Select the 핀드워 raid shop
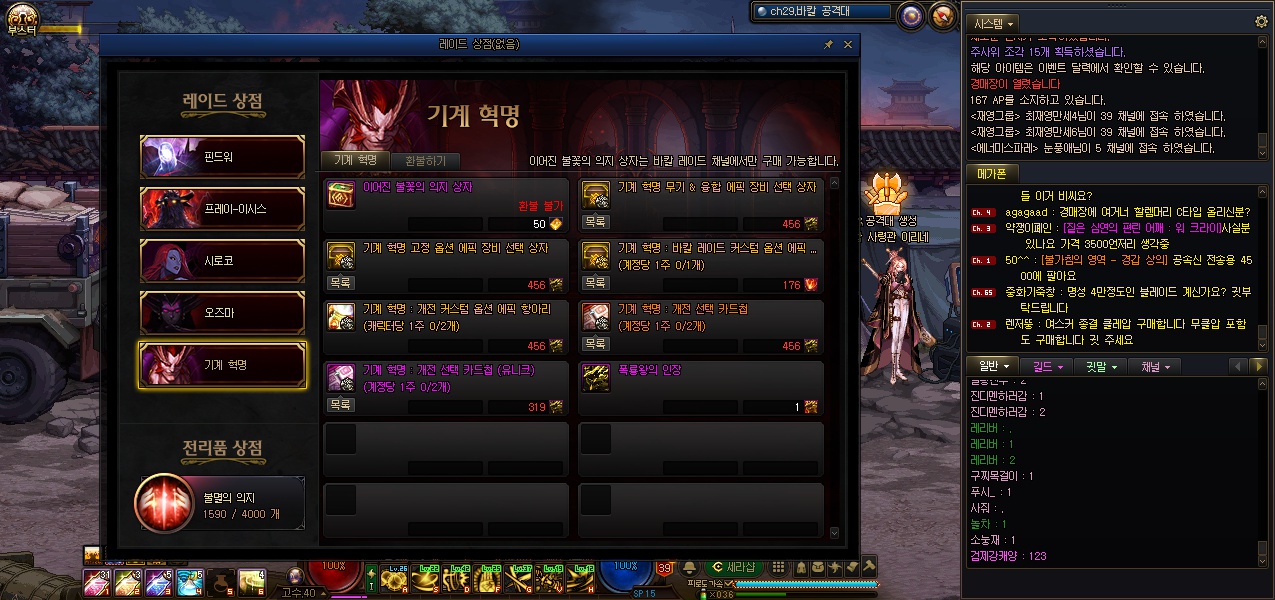1275x600 pixels. (222, 157)
